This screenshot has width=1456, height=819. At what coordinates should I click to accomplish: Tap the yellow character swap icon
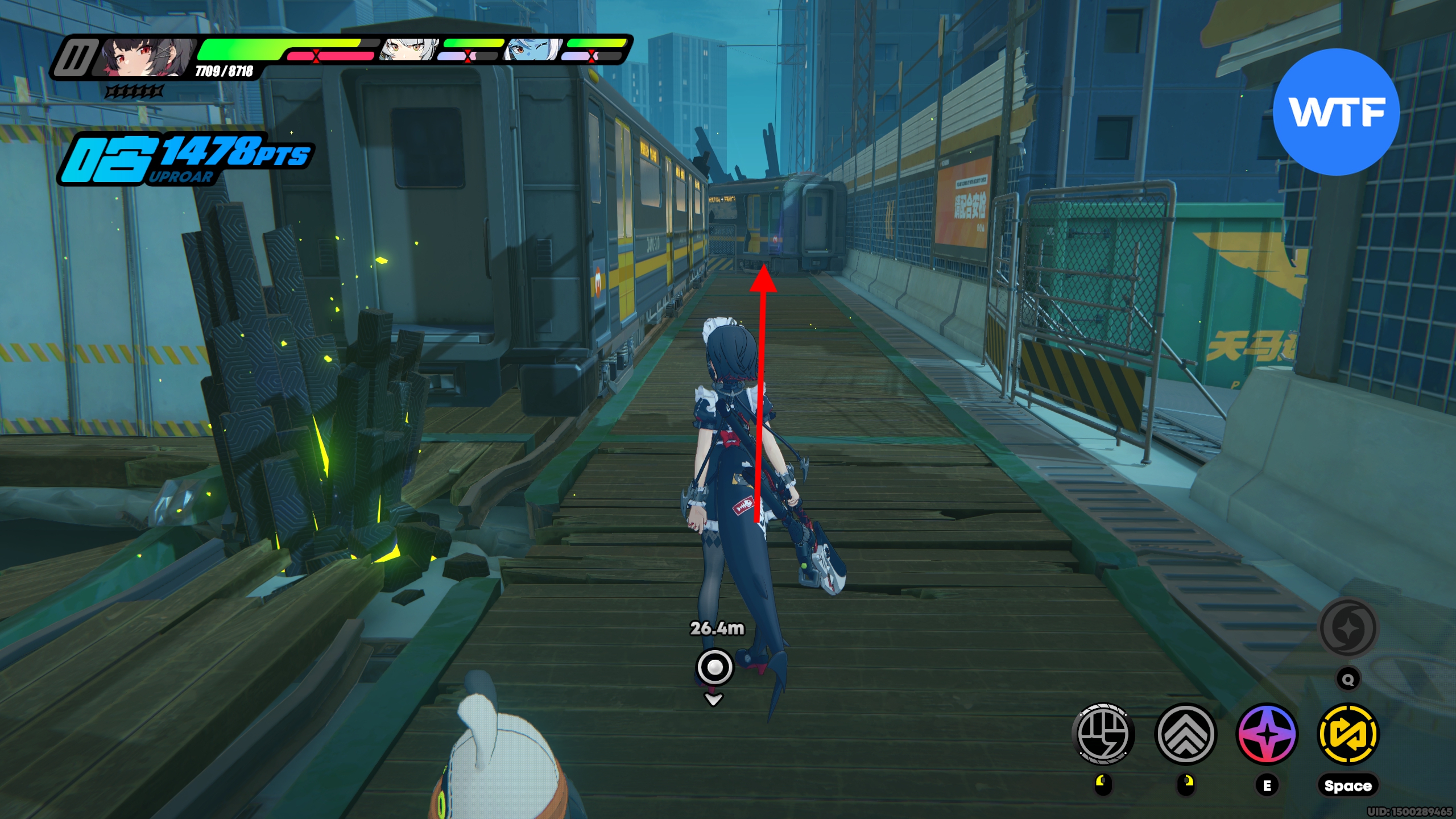click(1348, 734)
